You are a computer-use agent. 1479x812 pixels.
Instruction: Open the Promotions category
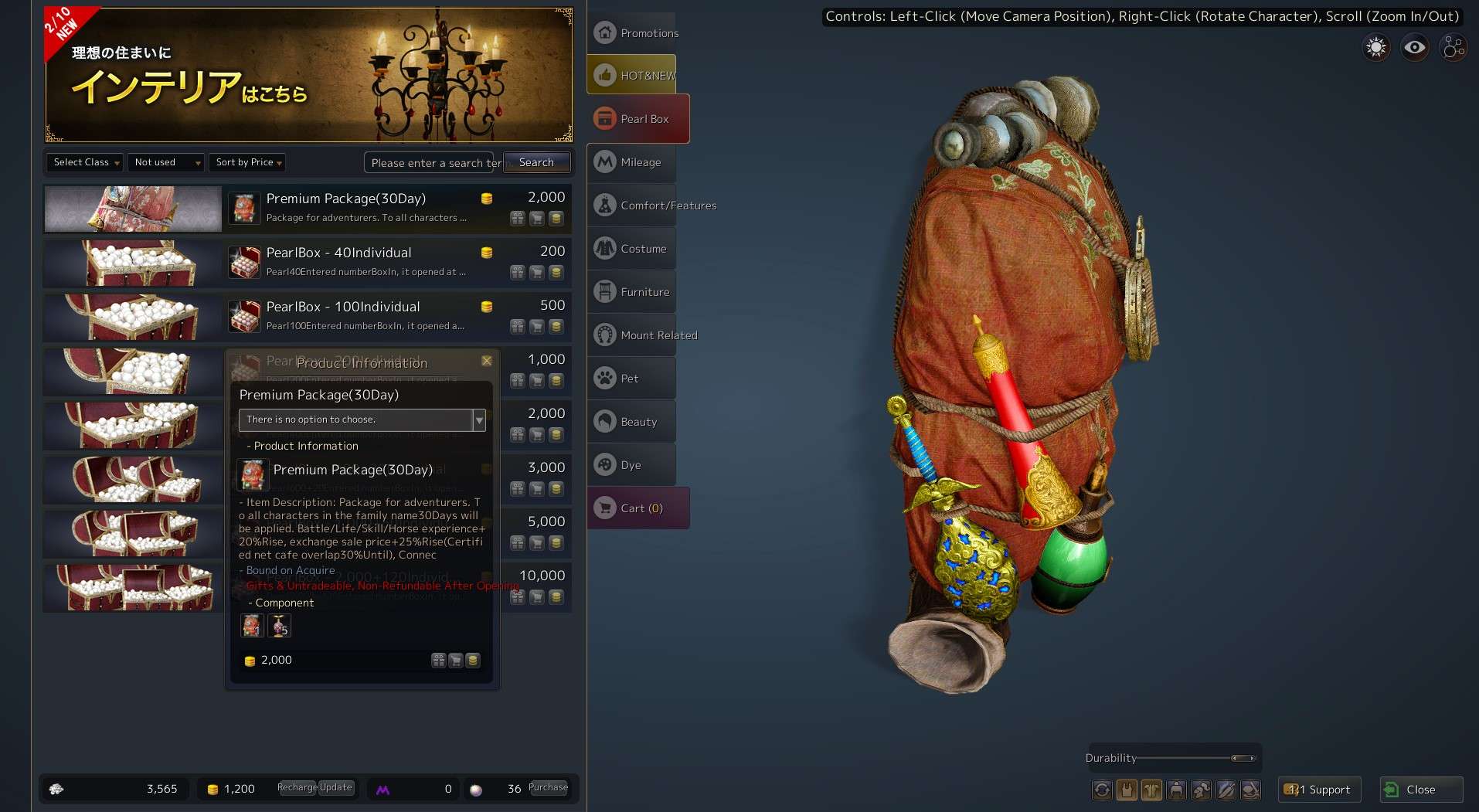click(x=632, y=33)
